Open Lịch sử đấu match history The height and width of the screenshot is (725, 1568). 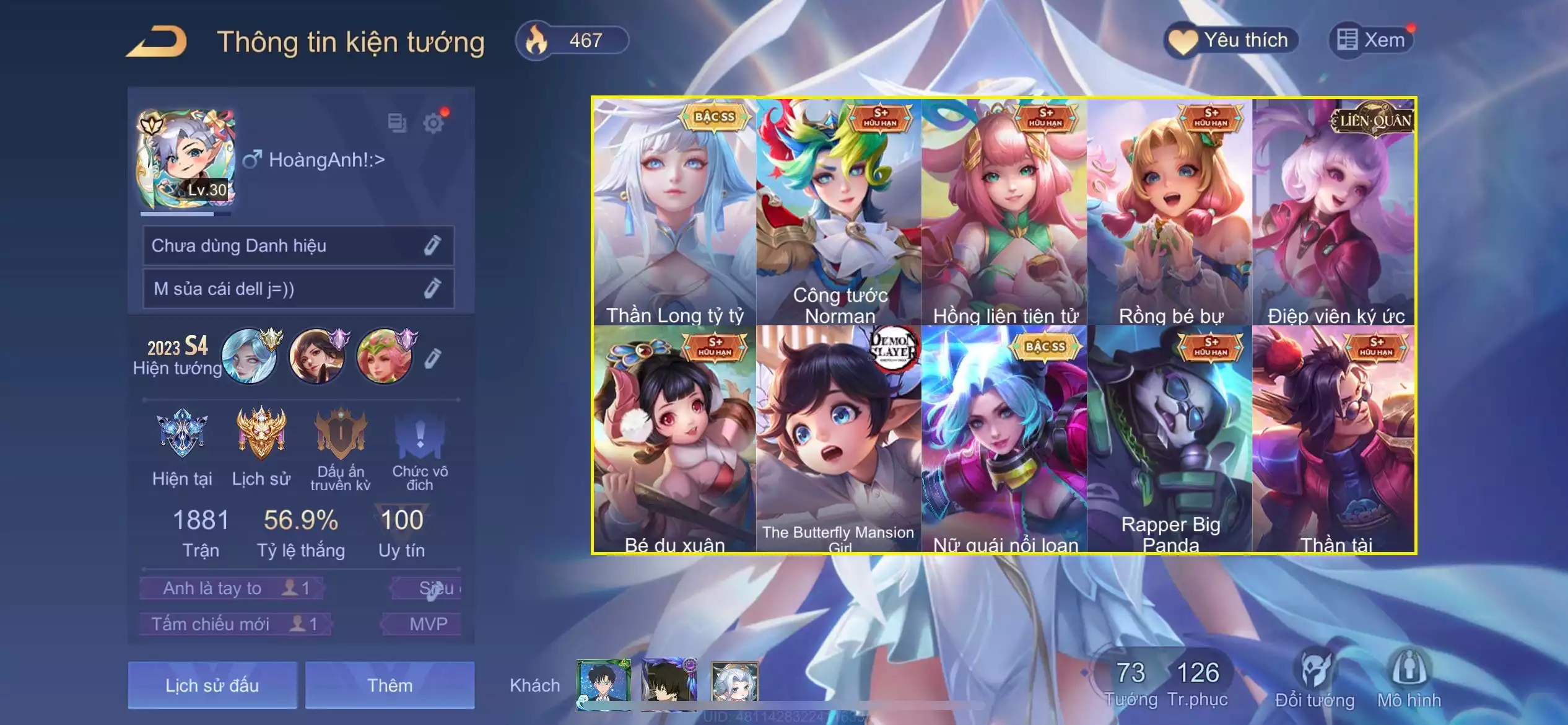point(212,685)
